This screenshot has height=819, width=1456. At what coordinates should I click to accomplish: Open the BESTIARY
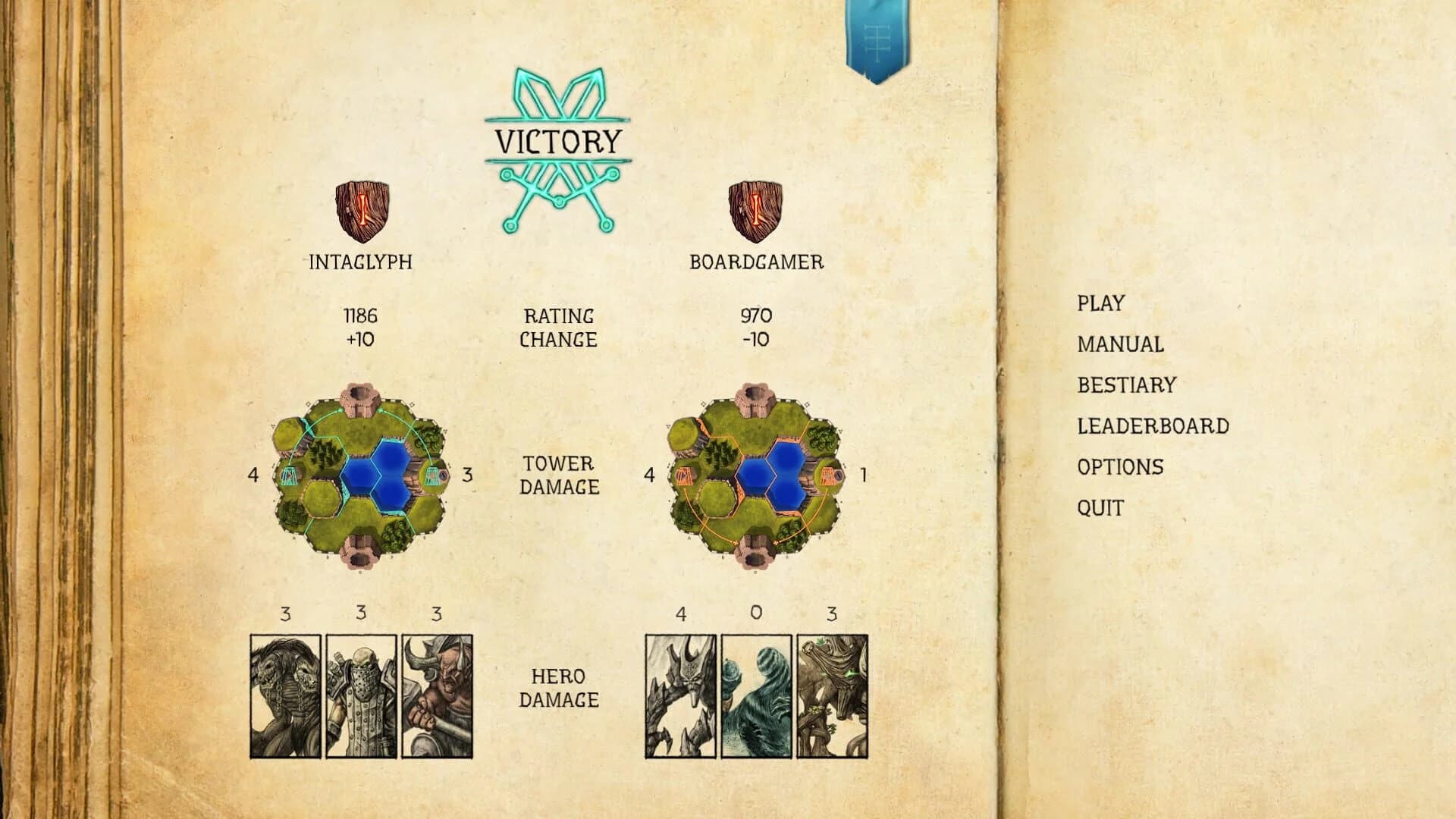[x=1125, y=385]
